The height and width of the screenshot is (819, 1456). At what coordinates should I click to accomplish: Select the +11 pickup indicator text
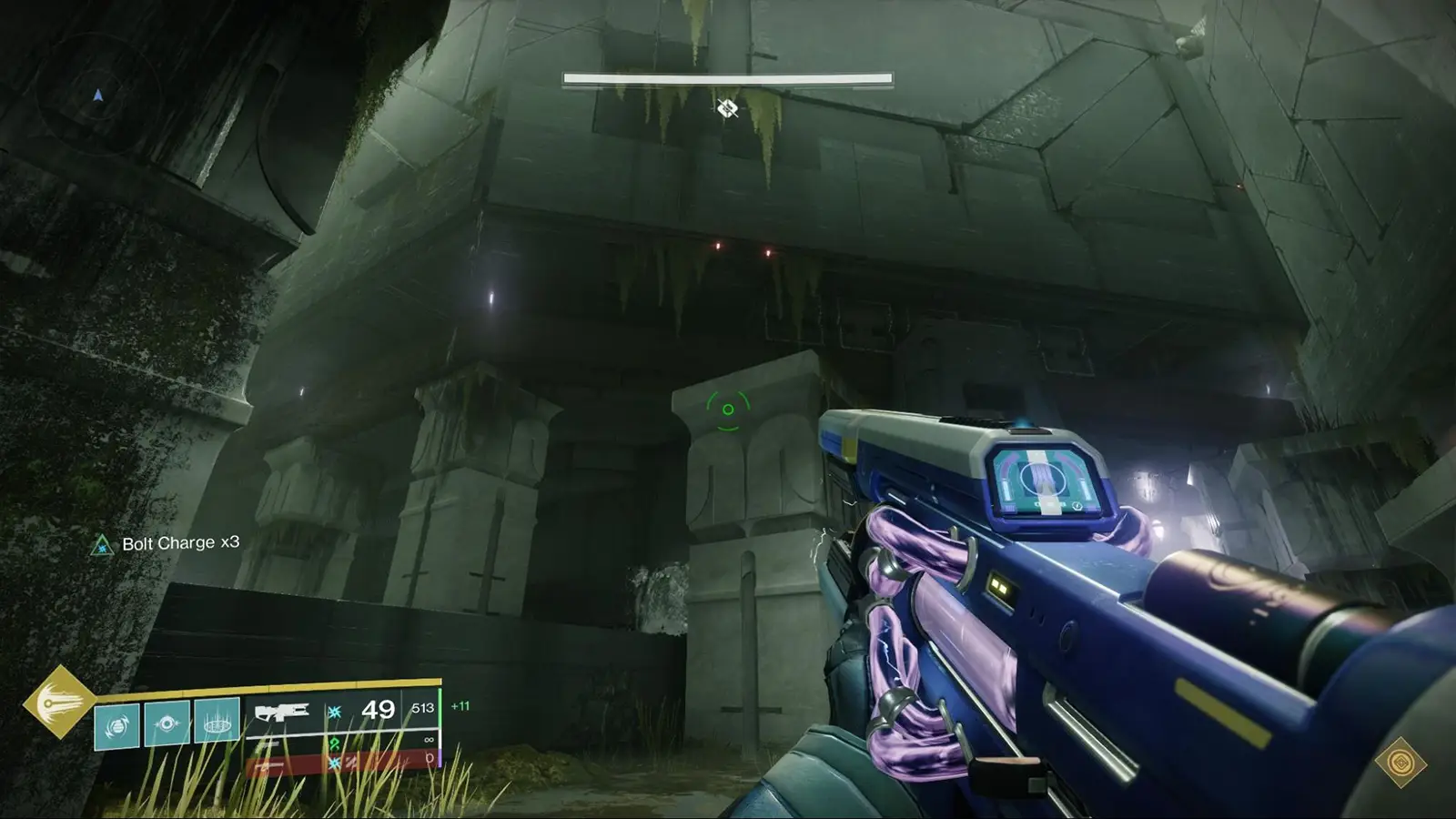coord(458,706)
